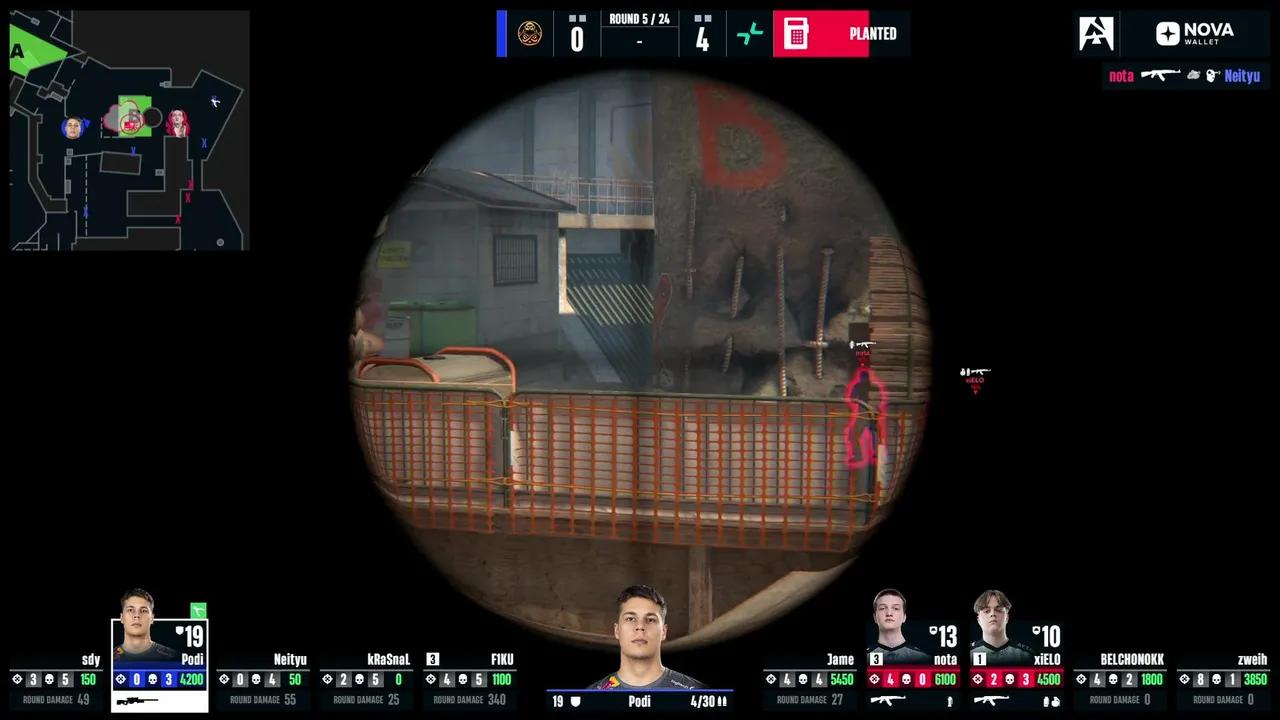Click the Neityu name in the kill feed
Viewport: 1280px width, 720px height.
pos(1242,76)
